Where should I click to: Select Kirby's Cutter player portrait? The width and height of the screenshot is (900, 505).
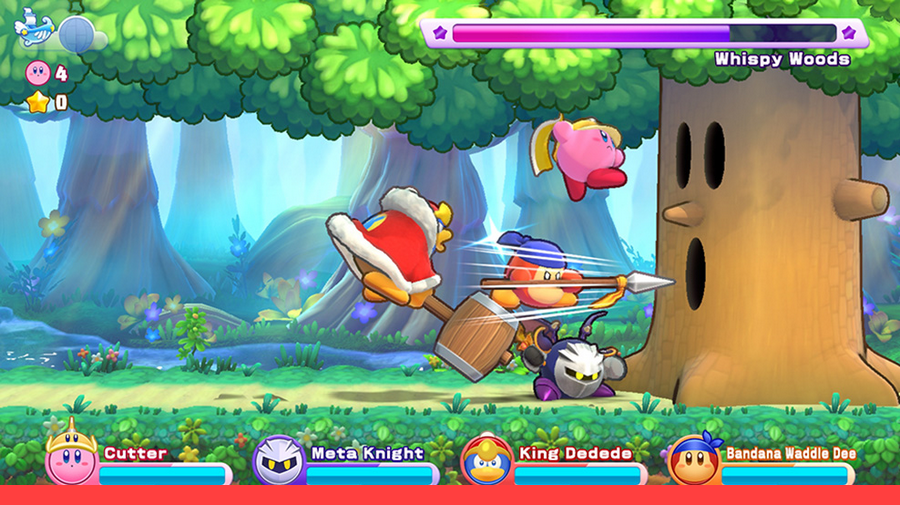click(x=70, y=460)
